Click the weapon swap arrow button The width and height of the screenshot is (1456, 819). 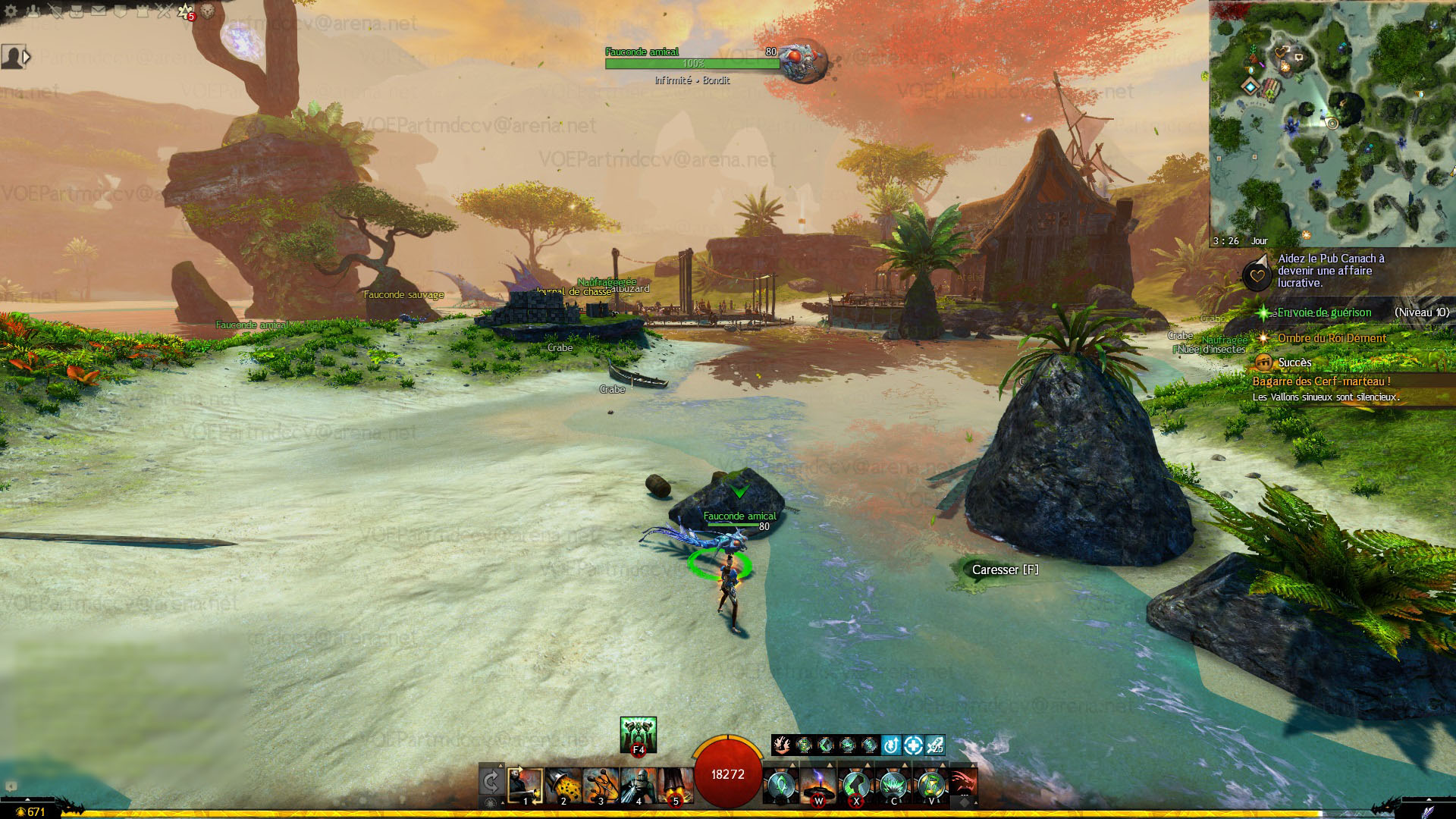tap(491, 782)
